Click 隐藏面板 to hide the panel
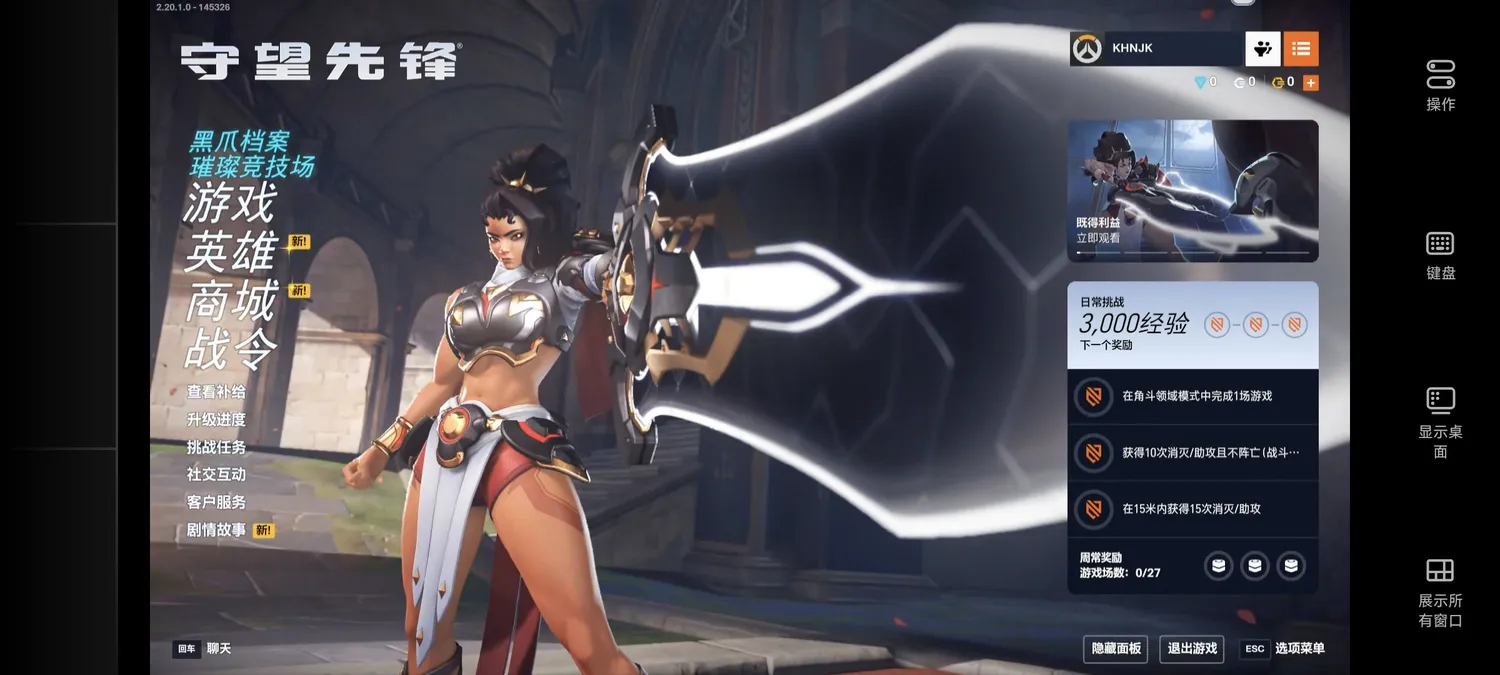1500x675 pixels. (1116, 649)
